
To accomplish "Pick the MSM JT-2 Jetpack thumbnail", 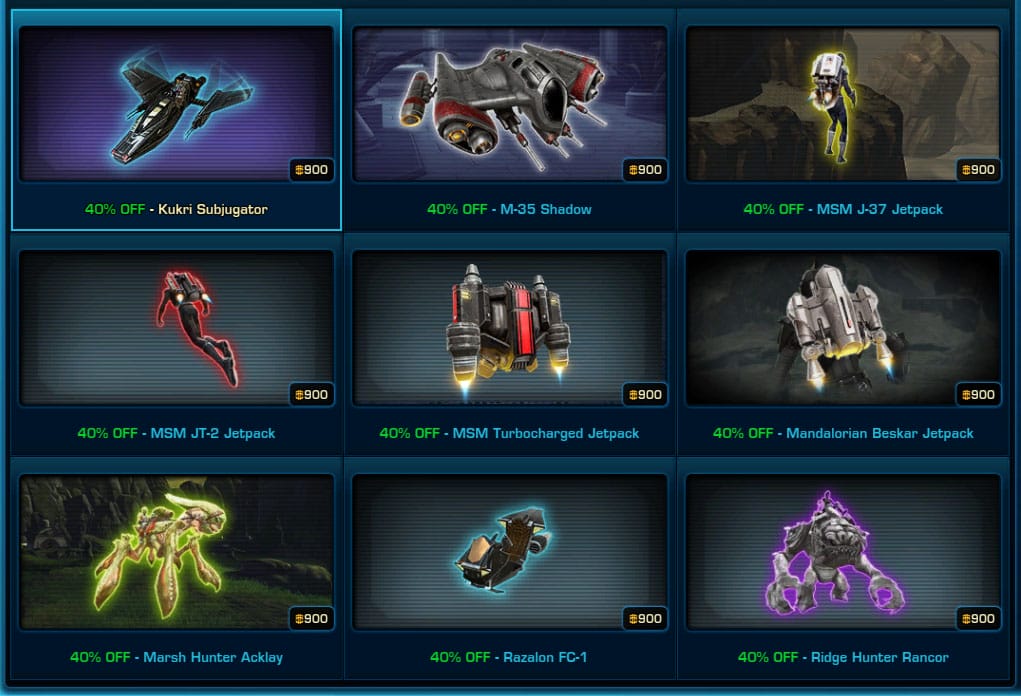I will point(176,328).
